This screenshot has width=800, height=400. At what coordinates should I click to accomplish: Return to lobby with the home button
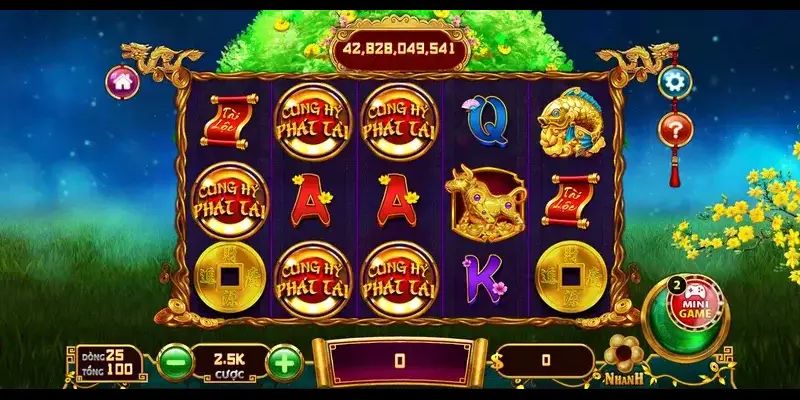[x=123, y=81]
